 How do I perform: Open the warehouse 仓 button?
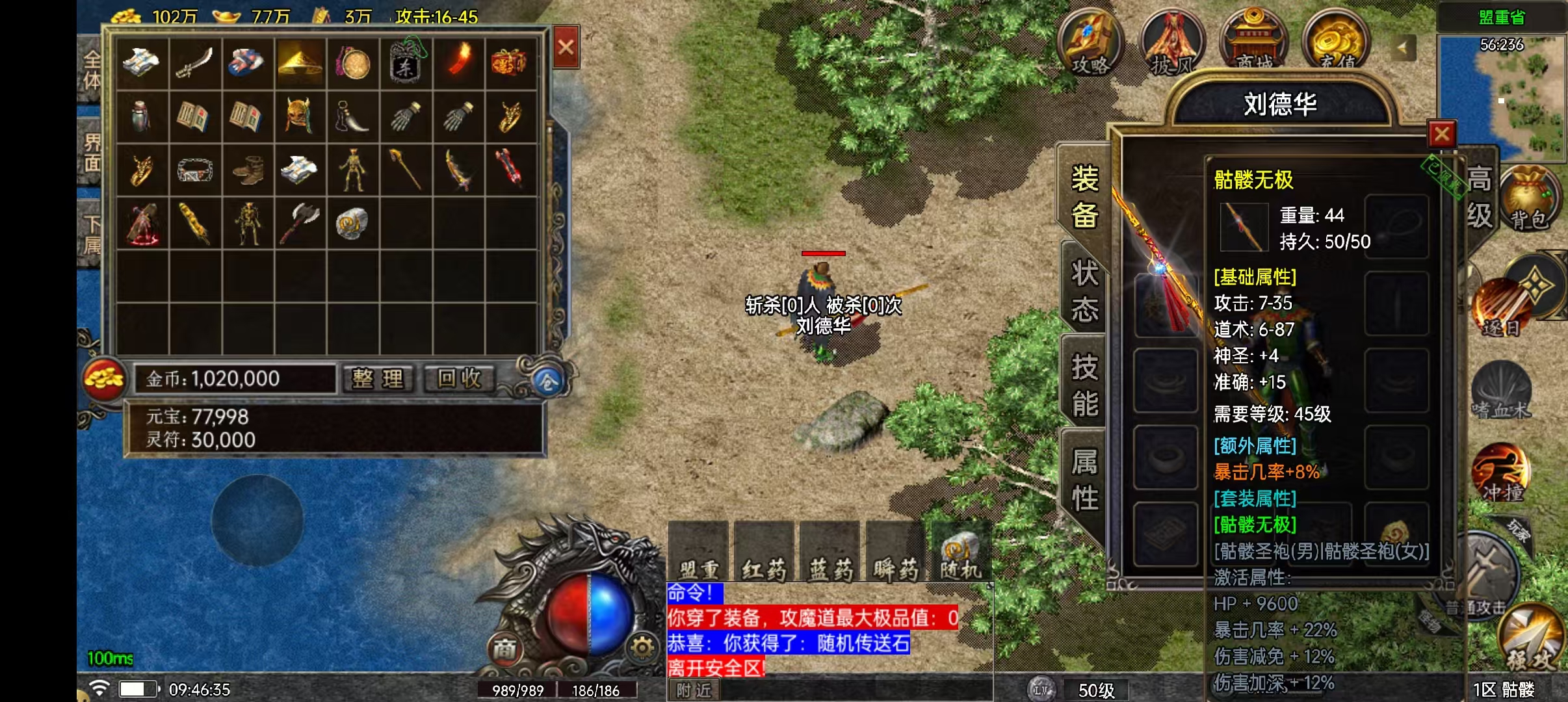(547, 382)
